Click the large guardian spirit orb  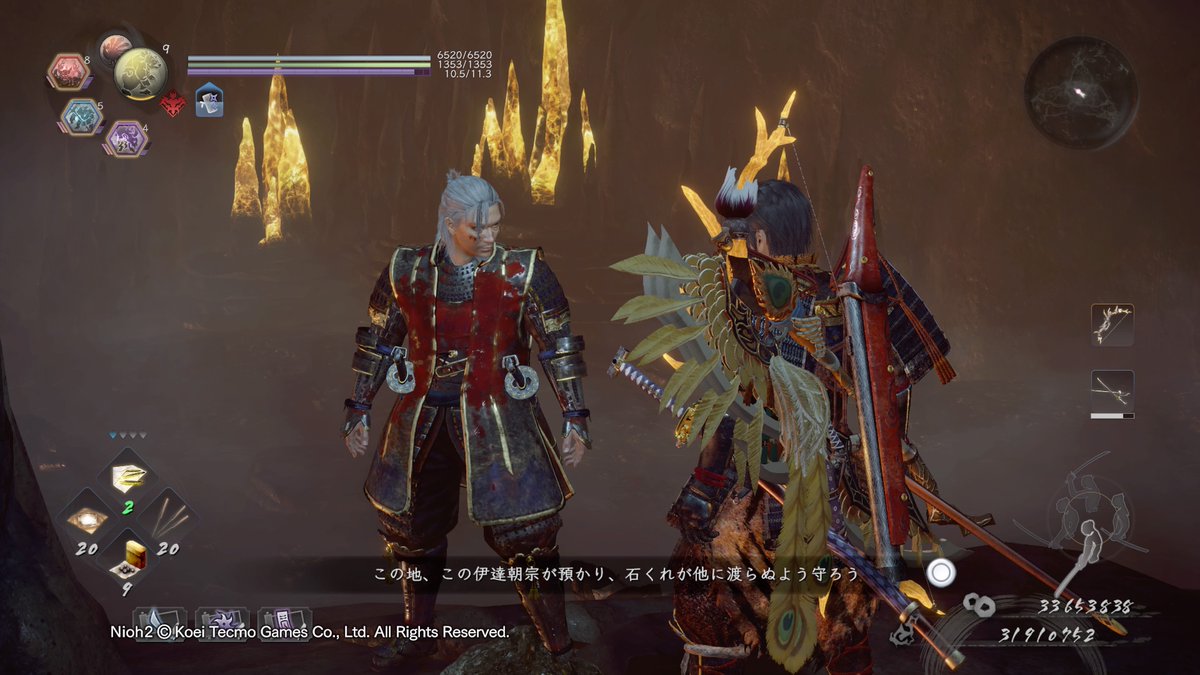tap(140, 72)
